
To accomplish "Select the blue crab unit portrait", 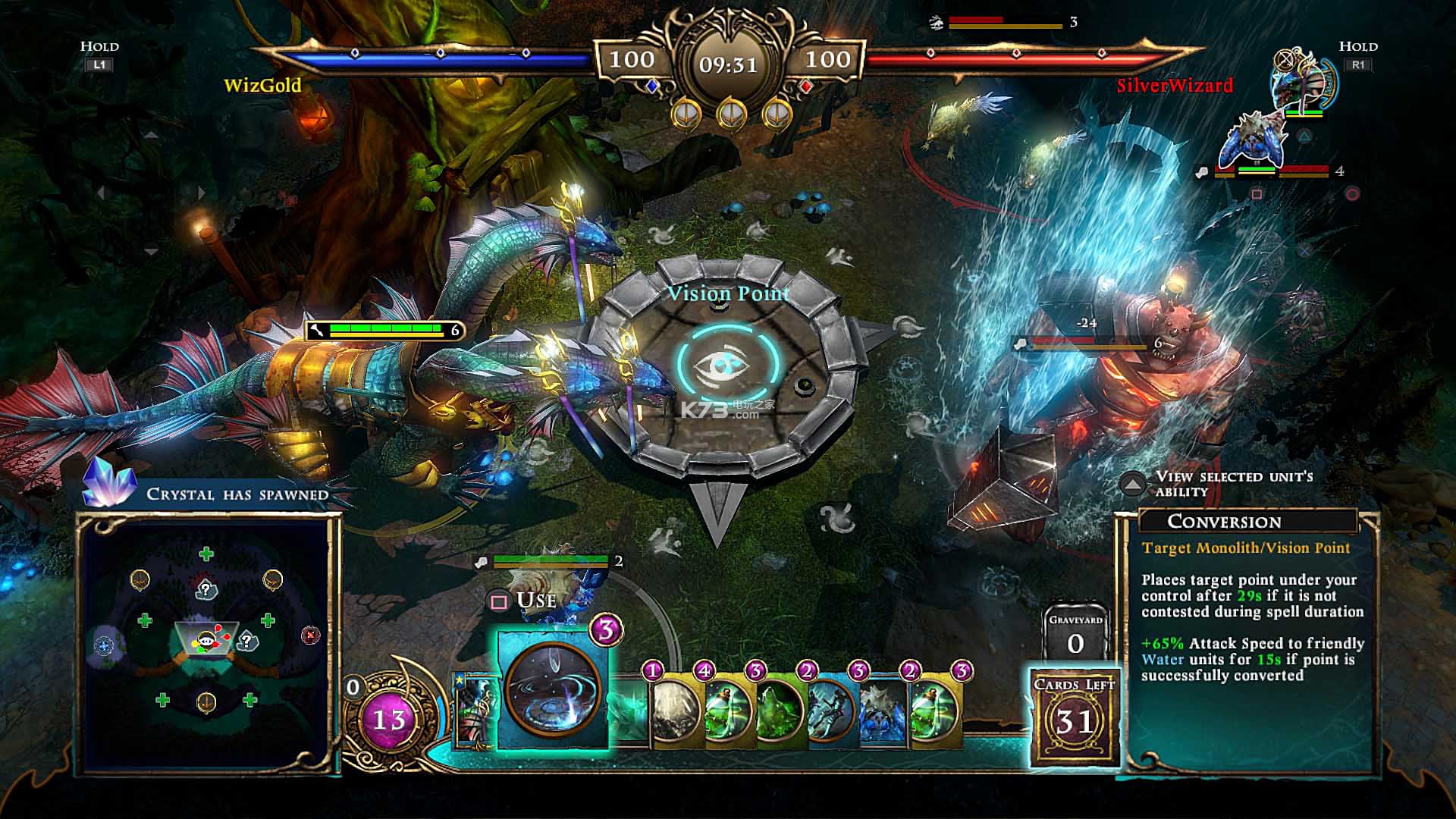I will [1251, 142].
